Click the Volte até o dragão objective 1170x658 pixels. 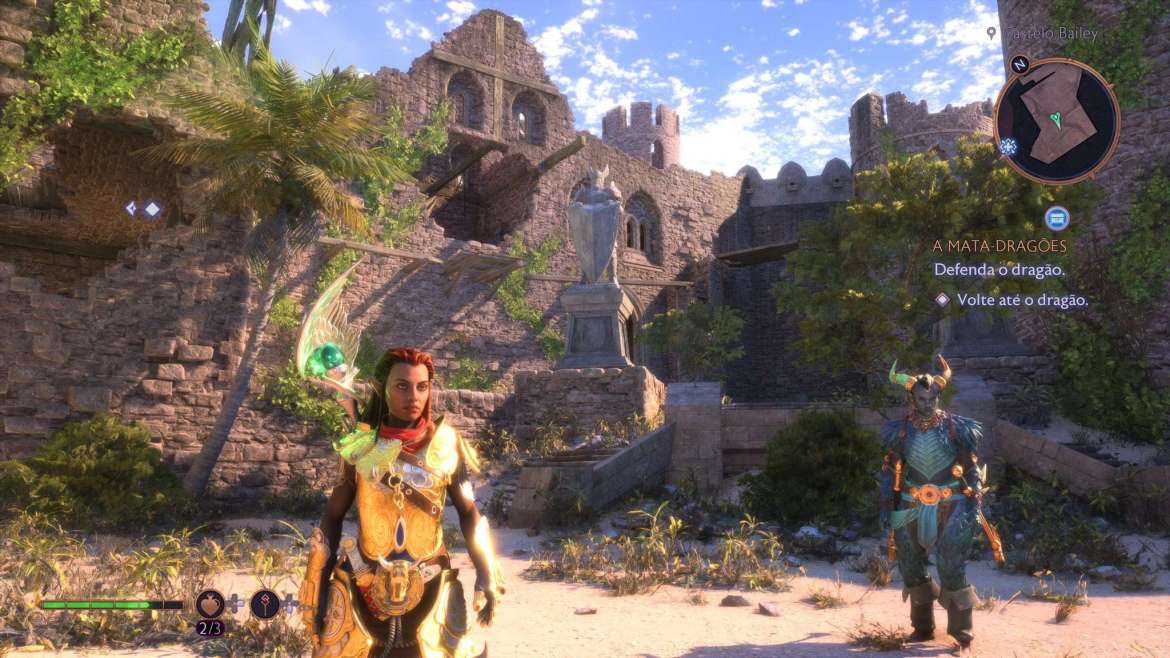[x=1022, y=299]
